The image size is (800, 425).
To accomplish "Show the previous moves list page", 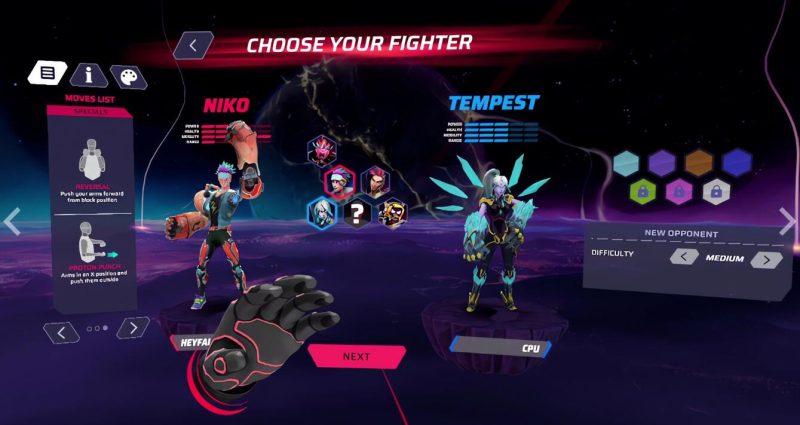I will click(63, 329).
